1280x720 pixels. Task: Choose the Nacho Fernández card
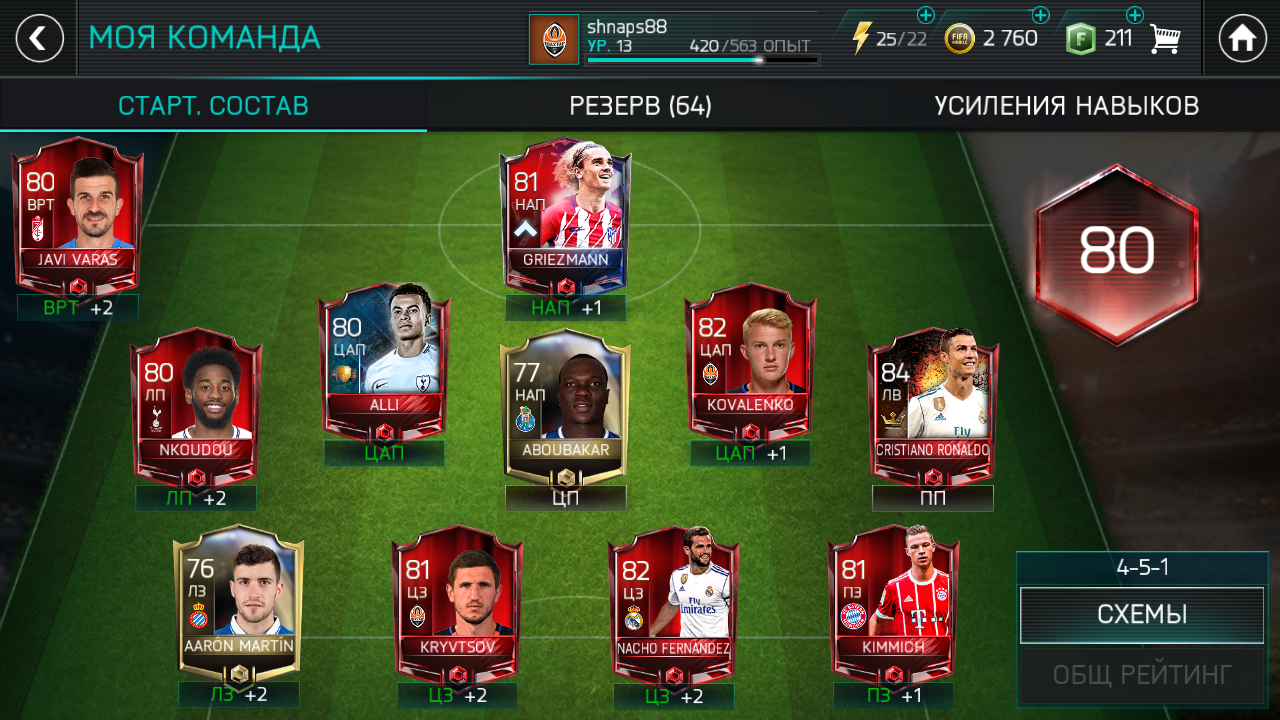(x=673, y=600)
